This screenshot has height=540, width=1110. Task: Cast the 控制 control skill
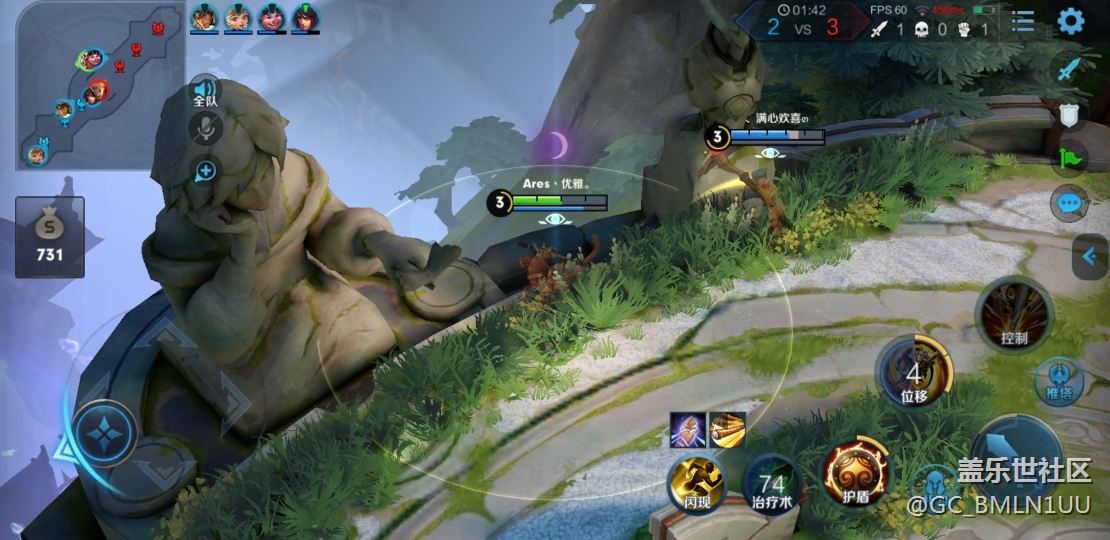point(1014,314)
